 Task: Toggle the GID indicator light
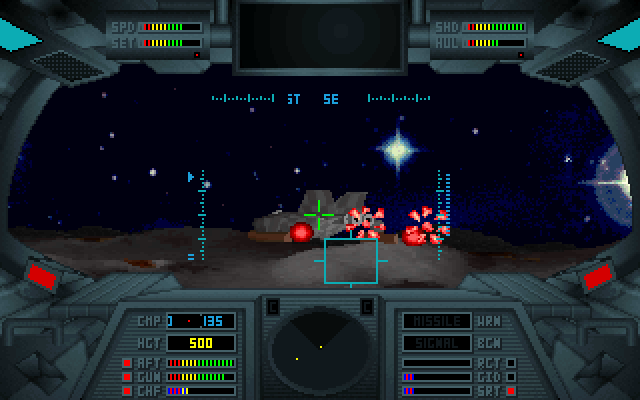[x=511, y=377]
